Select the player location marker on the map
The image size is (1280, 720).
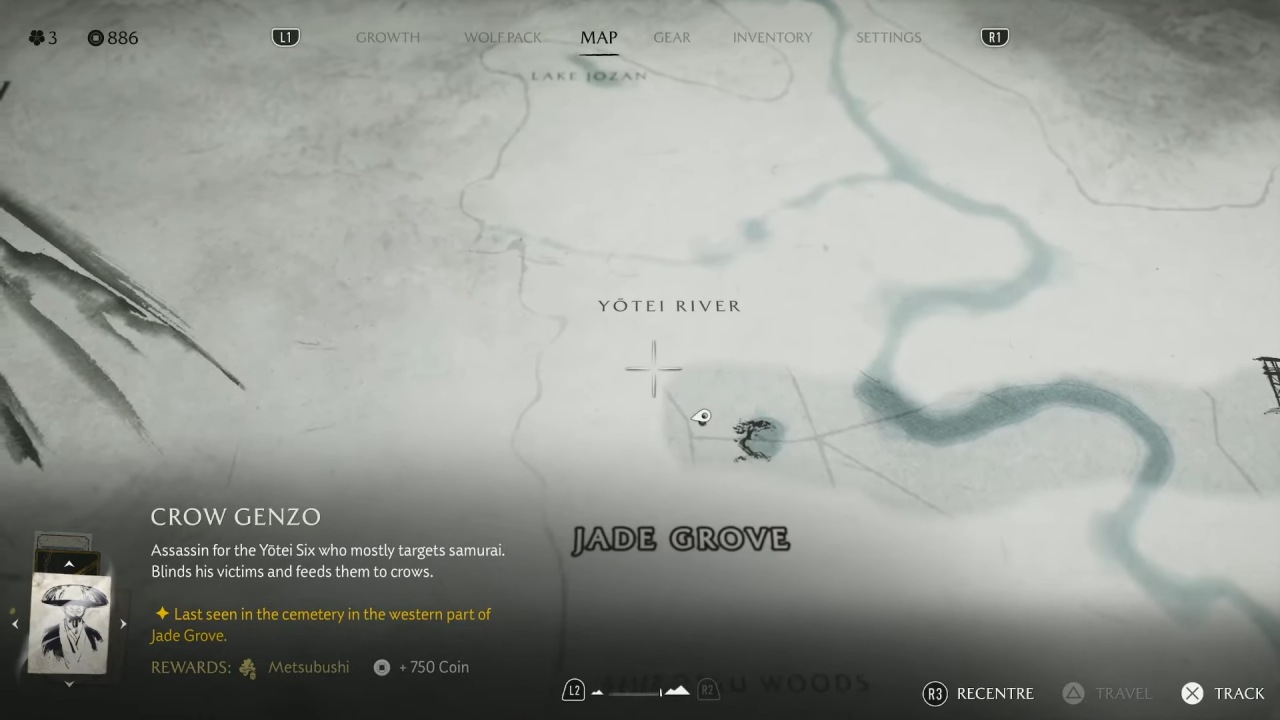click(701, 417)
